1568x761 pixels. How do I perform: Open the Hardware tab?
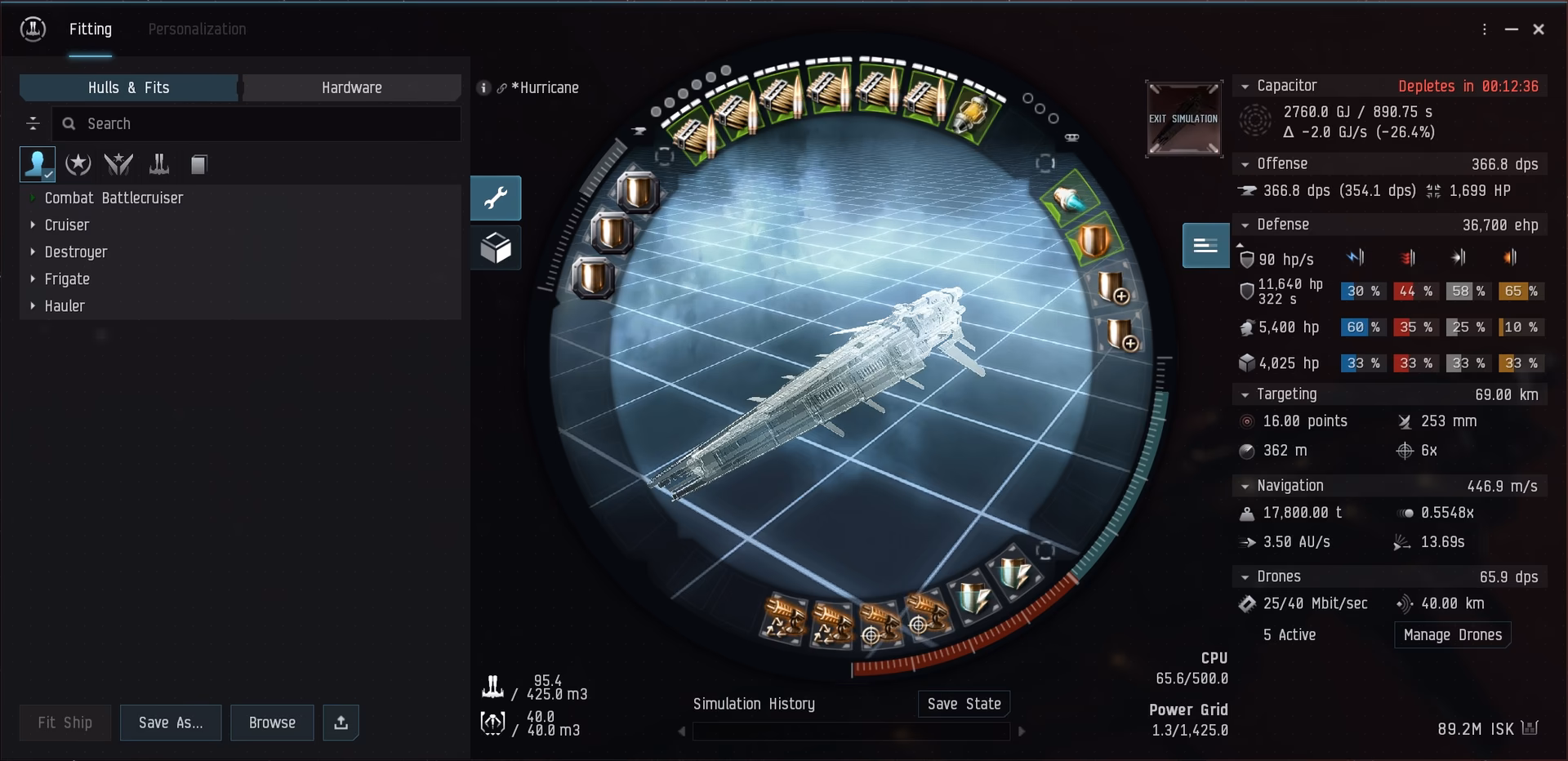tap(351, 87)
